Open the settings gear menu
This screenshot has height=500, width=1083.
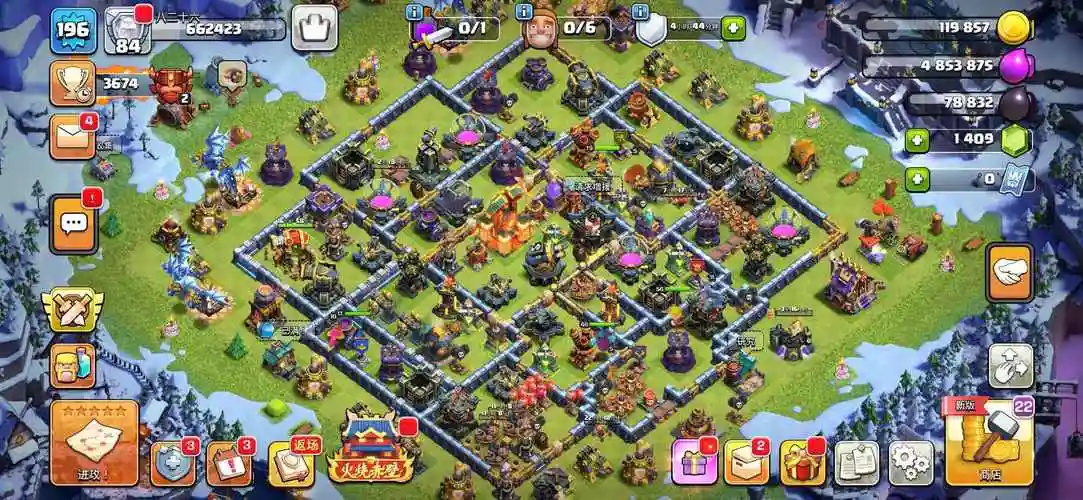[x=910, y=463]
